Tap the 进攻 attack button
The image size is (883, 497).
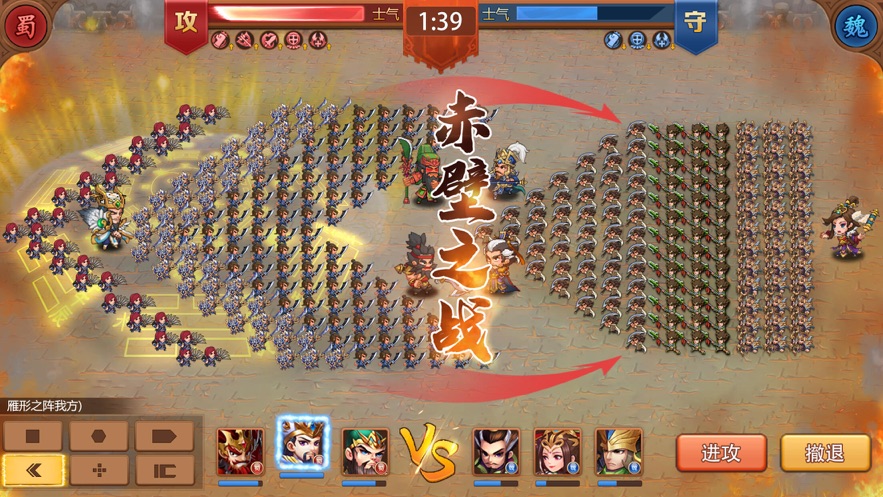(x=721, y=453)
